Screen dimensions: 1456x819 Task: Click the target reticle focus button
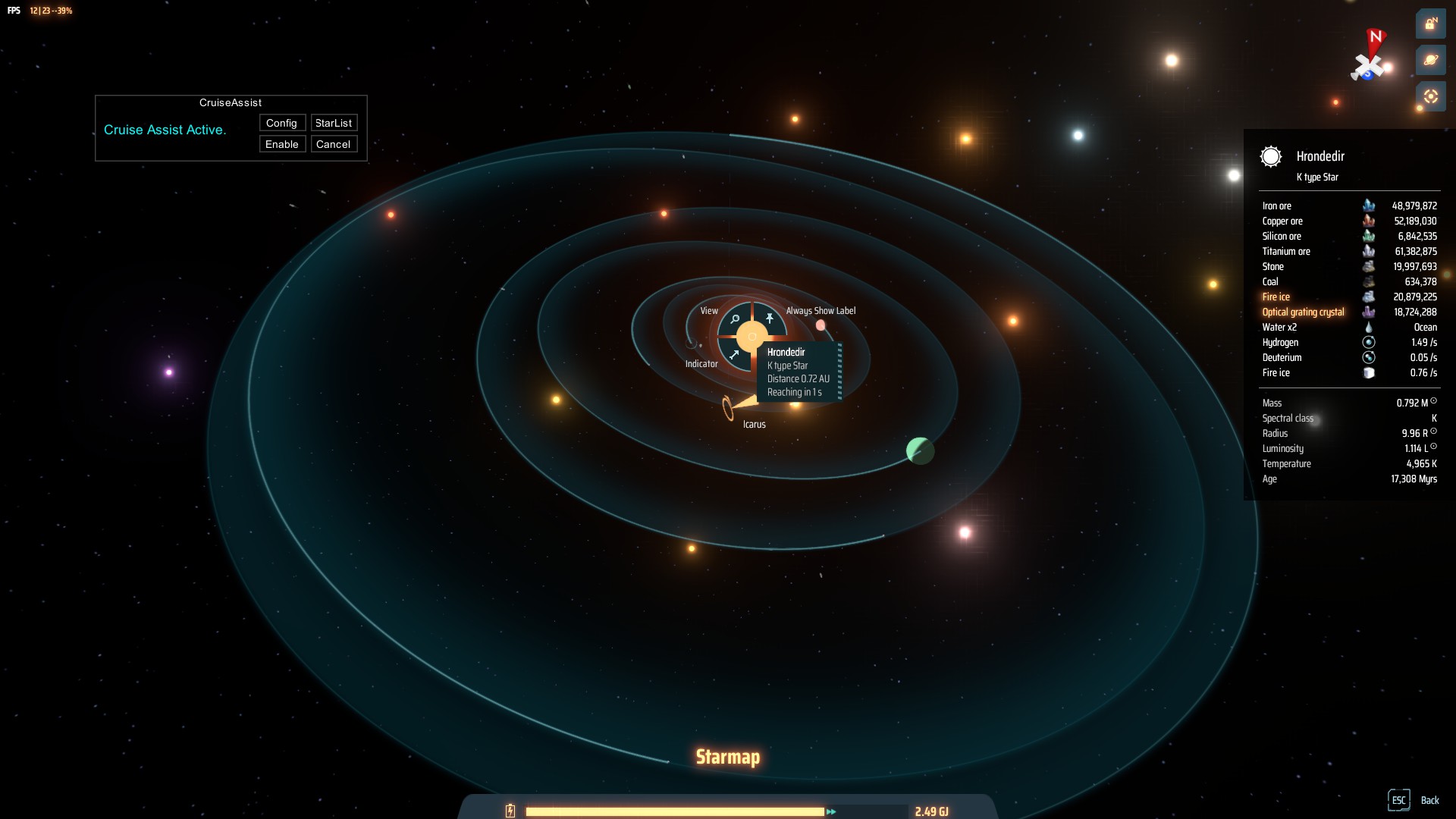click(x=1430, y=96)
